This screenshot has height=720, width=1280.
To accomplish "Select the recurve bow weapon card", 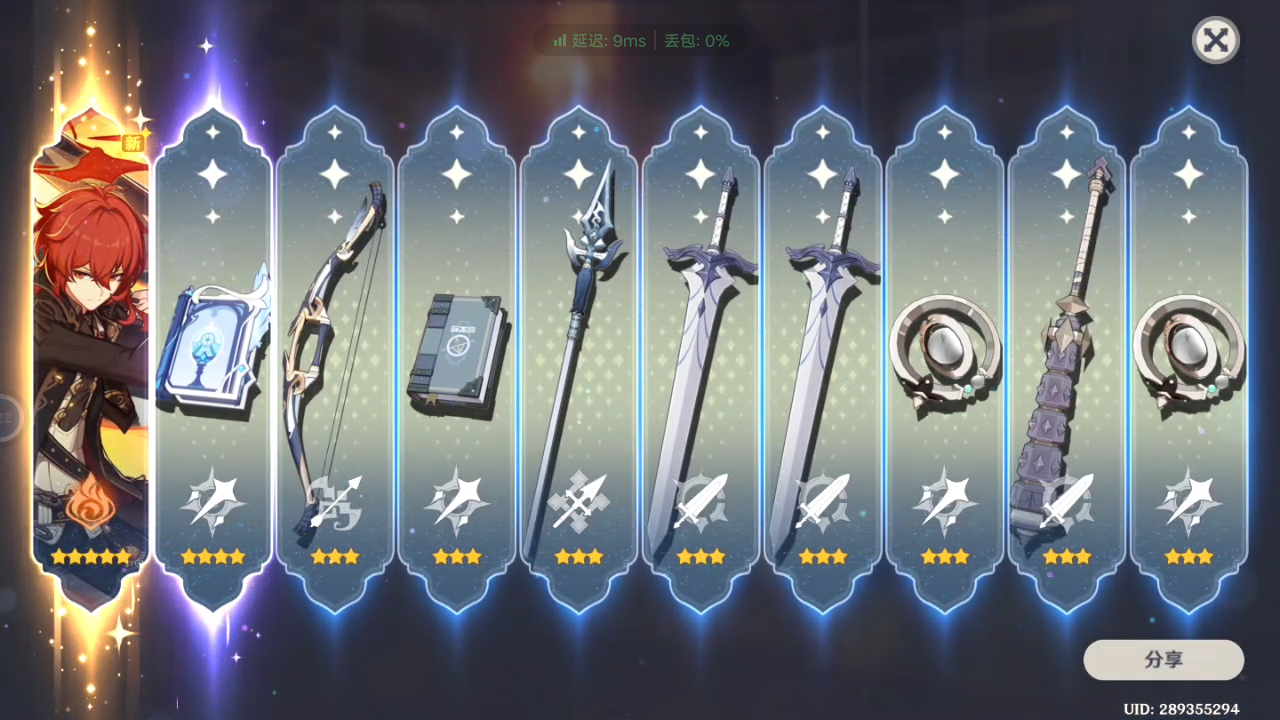I will (x=335, y=350).
